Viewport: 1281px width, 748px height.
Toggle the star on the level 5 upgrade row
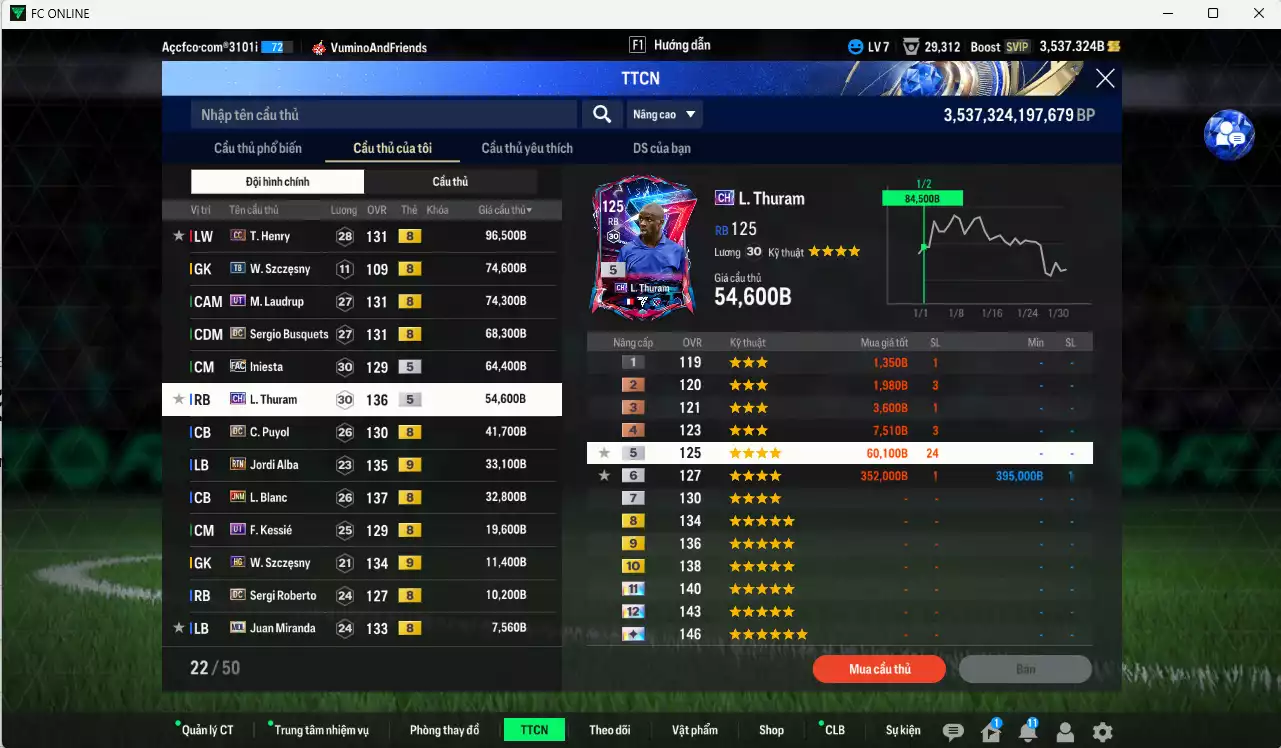coord(603,452)
